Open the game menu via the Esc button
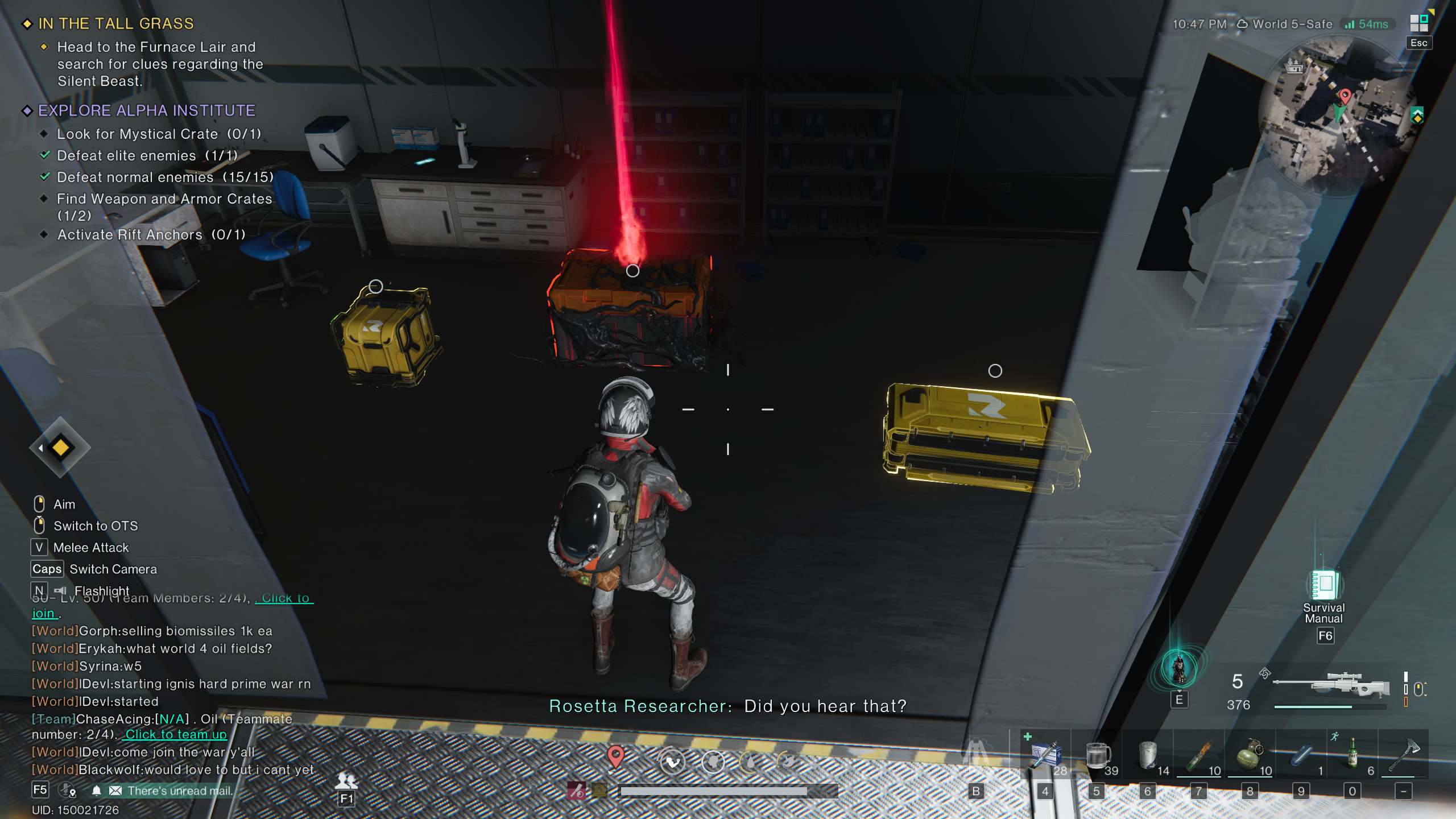Viewport: 1456px width, 819px height. pyautogui.click(x=1418, y=43)
